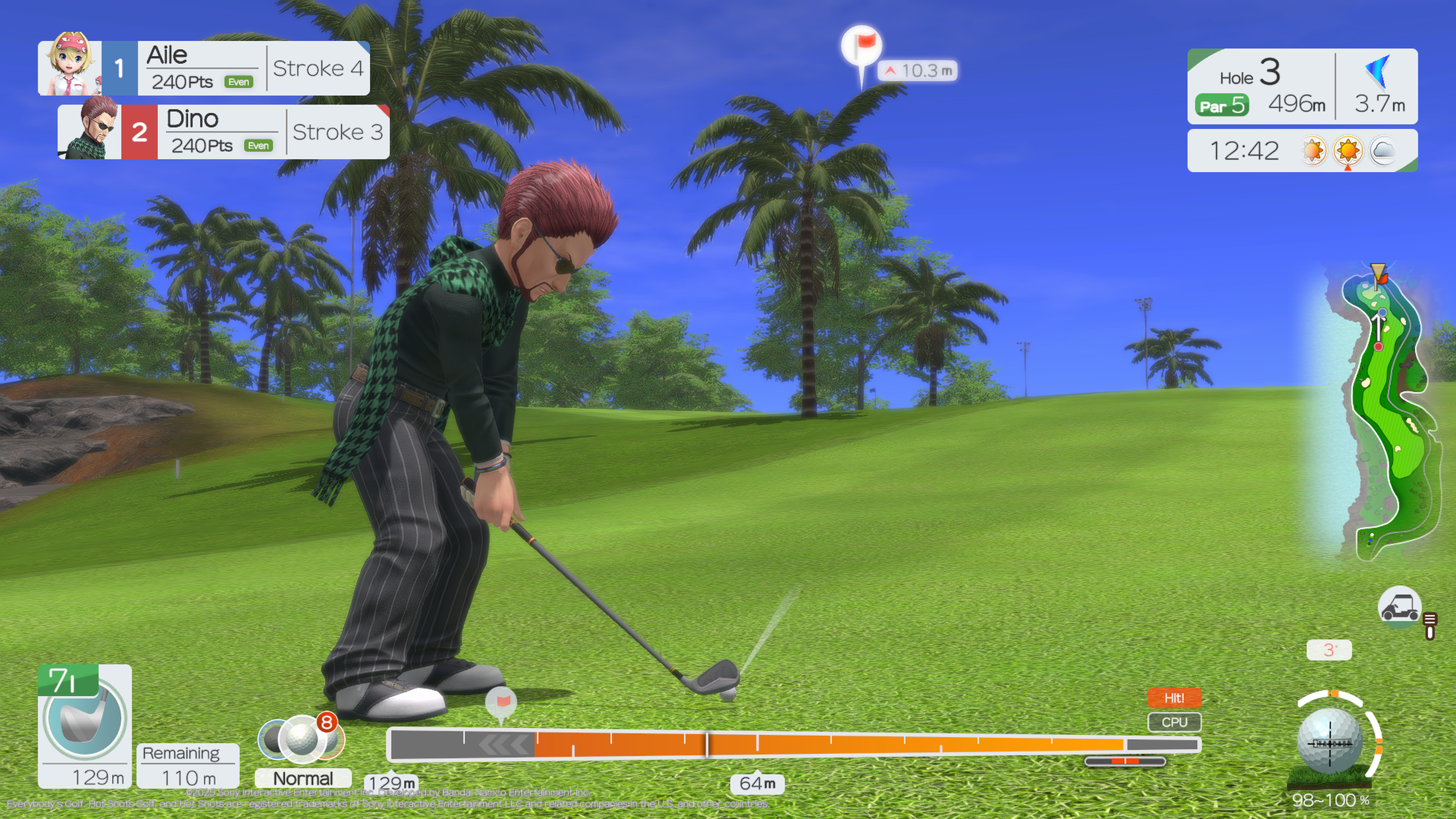
Task: Click the weather forecast icons panel
Action: (1348, 151)
